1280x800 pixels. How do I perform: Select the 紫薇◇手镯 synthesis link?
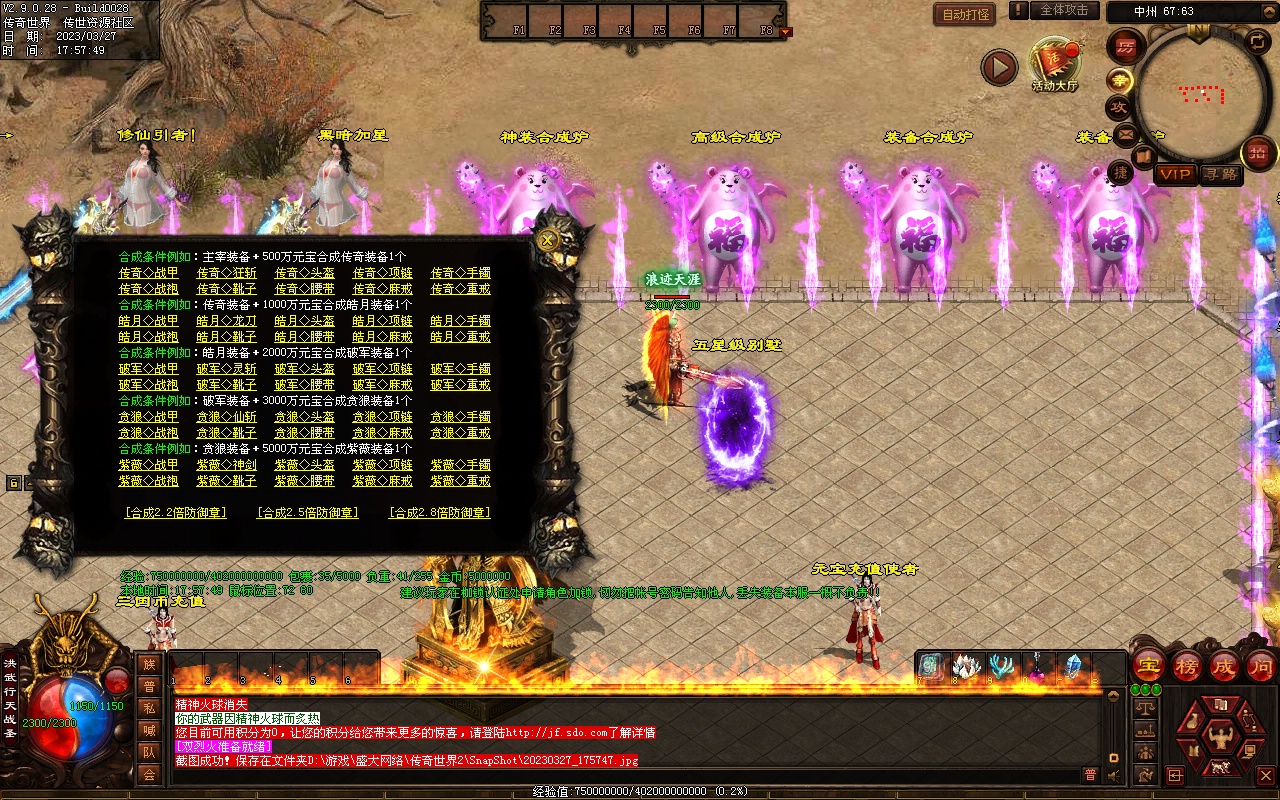pos(460,465)
